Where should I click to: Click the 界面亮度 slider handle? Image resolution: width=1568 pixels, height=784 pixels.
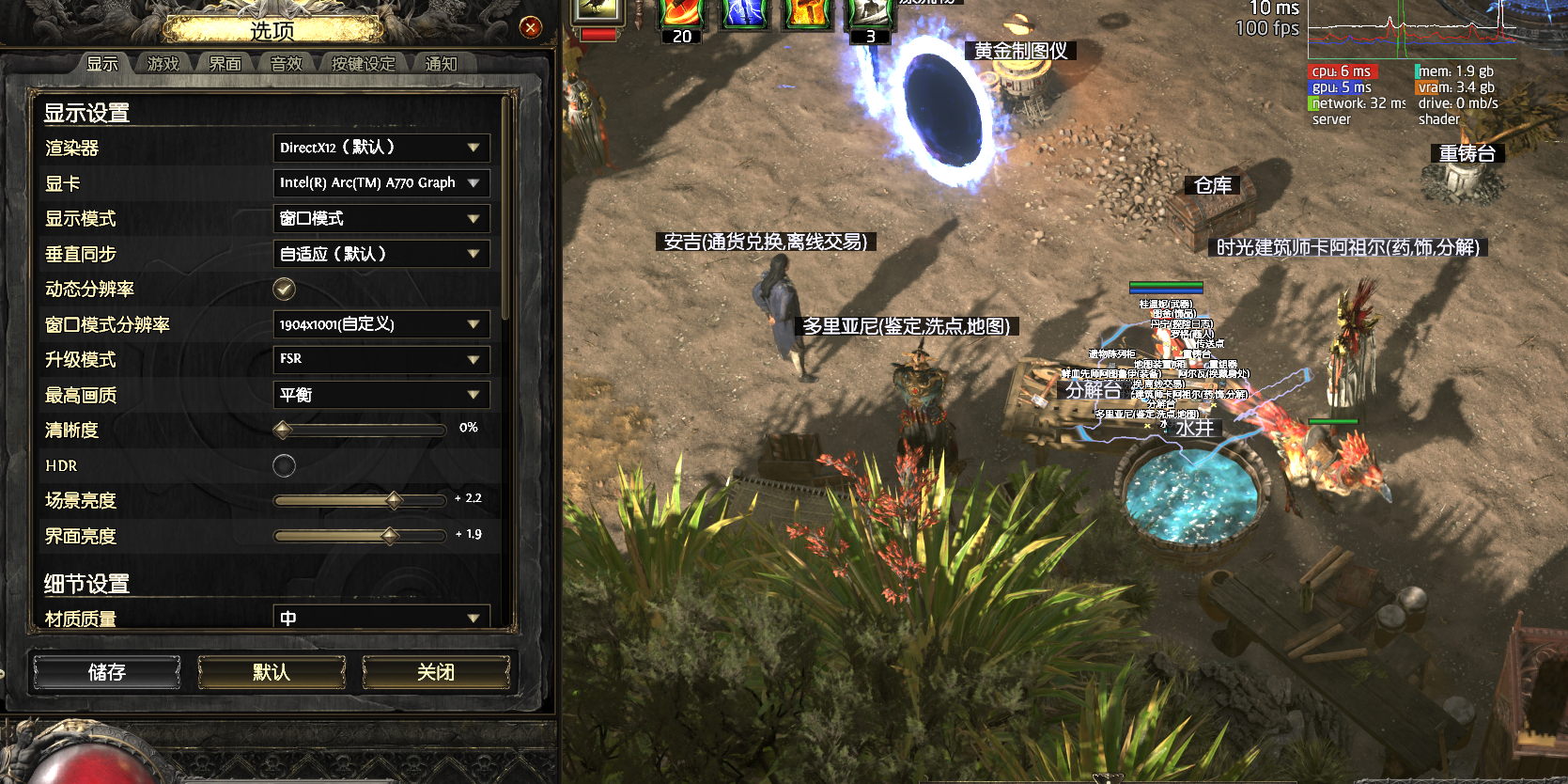390,536
